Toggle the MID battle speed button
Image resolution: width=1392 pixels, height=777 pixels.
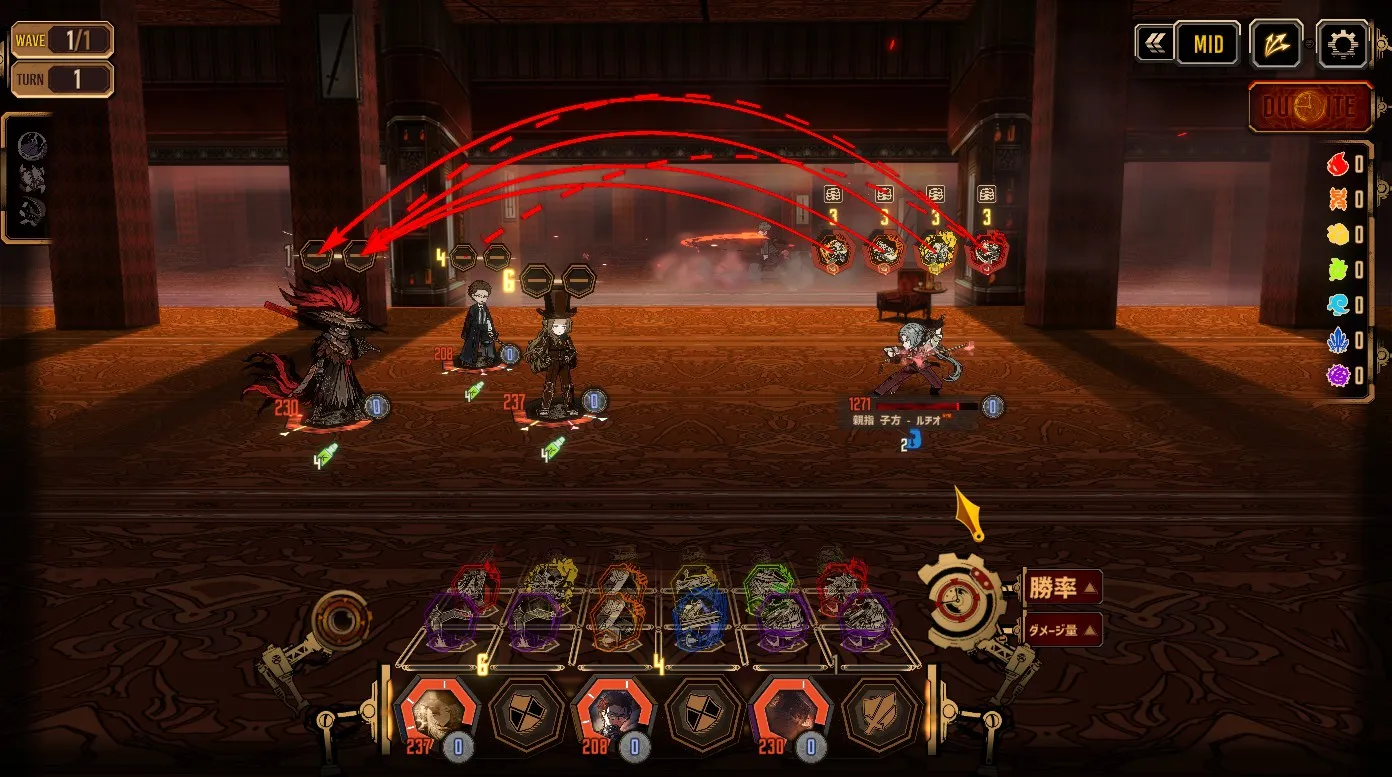coord(1207,45)
